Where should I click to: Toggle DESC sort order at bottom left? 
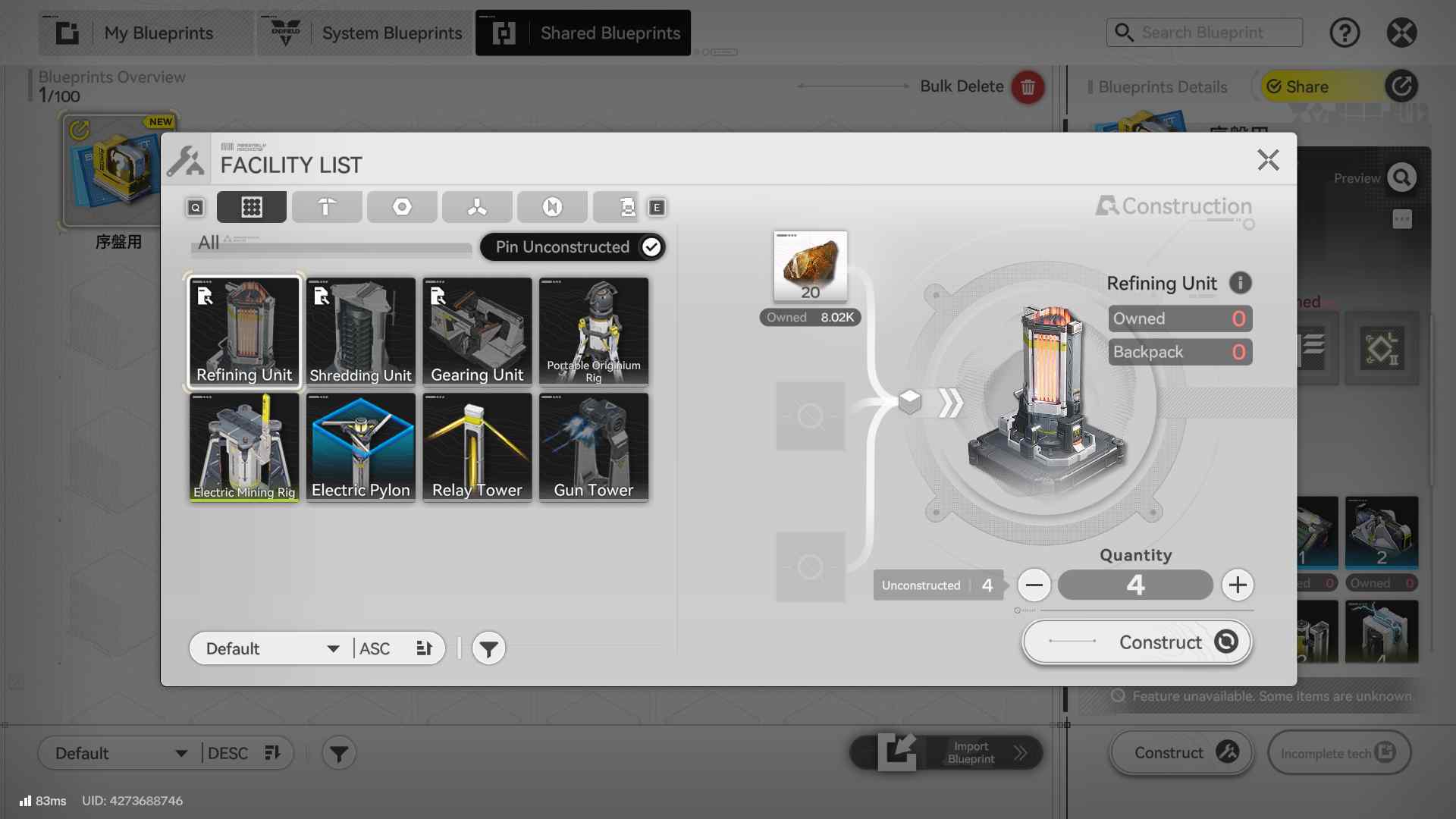coord(271,753)
